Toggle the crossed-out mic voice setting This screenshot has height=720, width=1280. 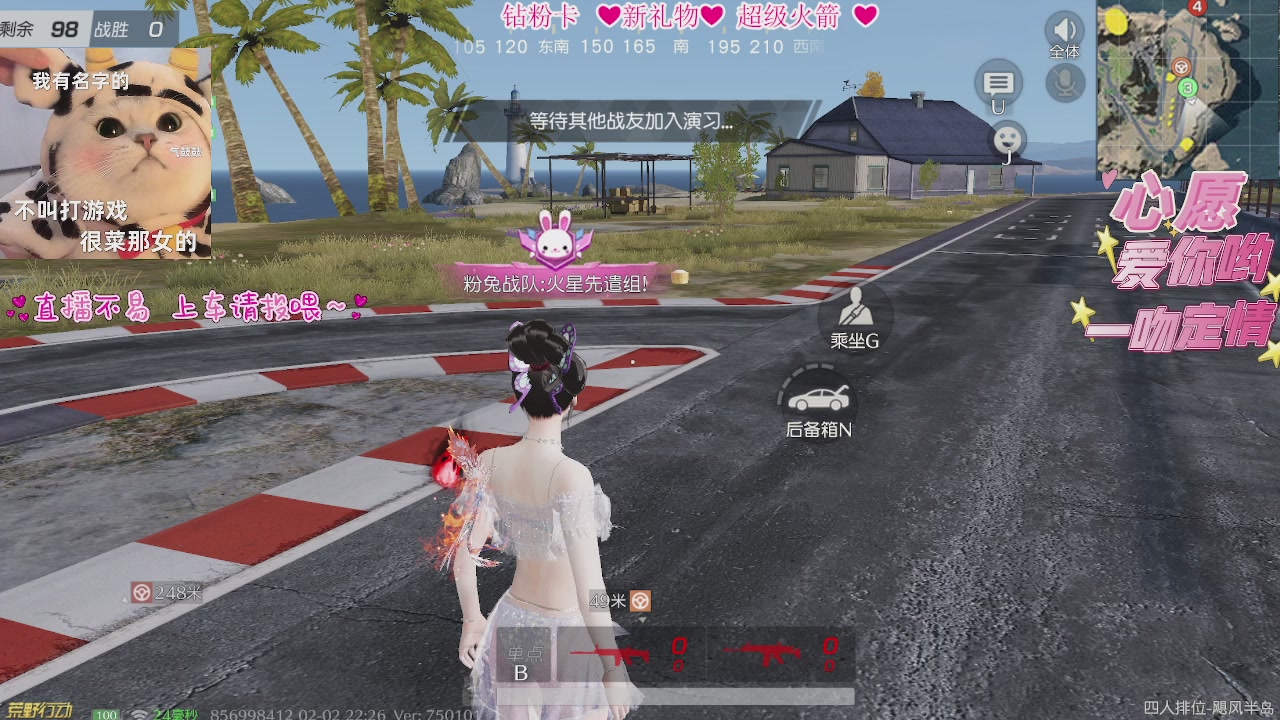[x=1062, y=80]
